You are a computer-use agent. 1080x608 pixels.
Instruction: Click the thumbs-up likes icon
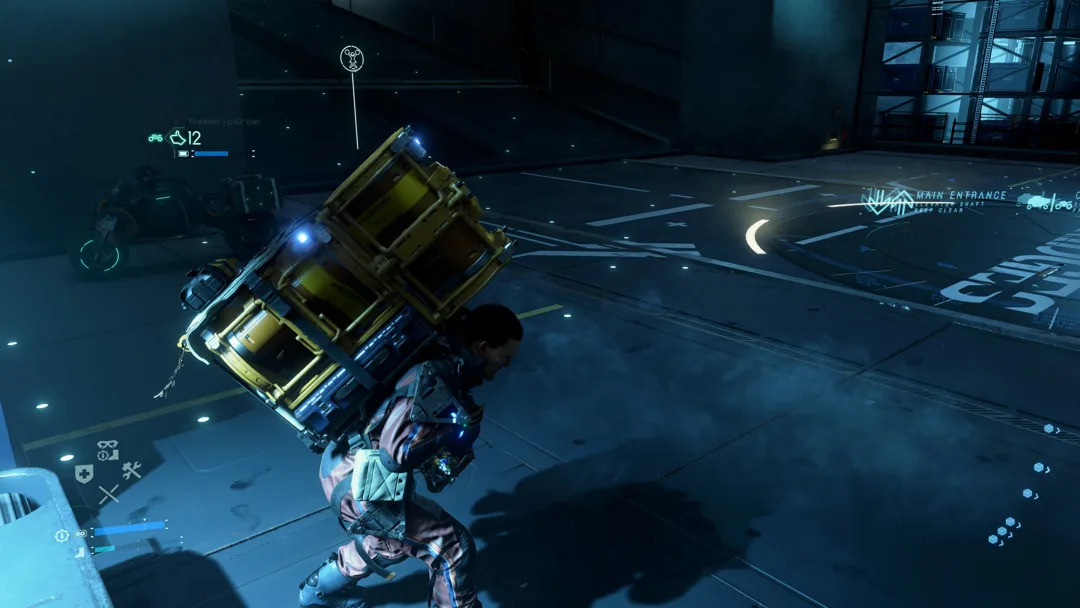[x=178, y=138]
